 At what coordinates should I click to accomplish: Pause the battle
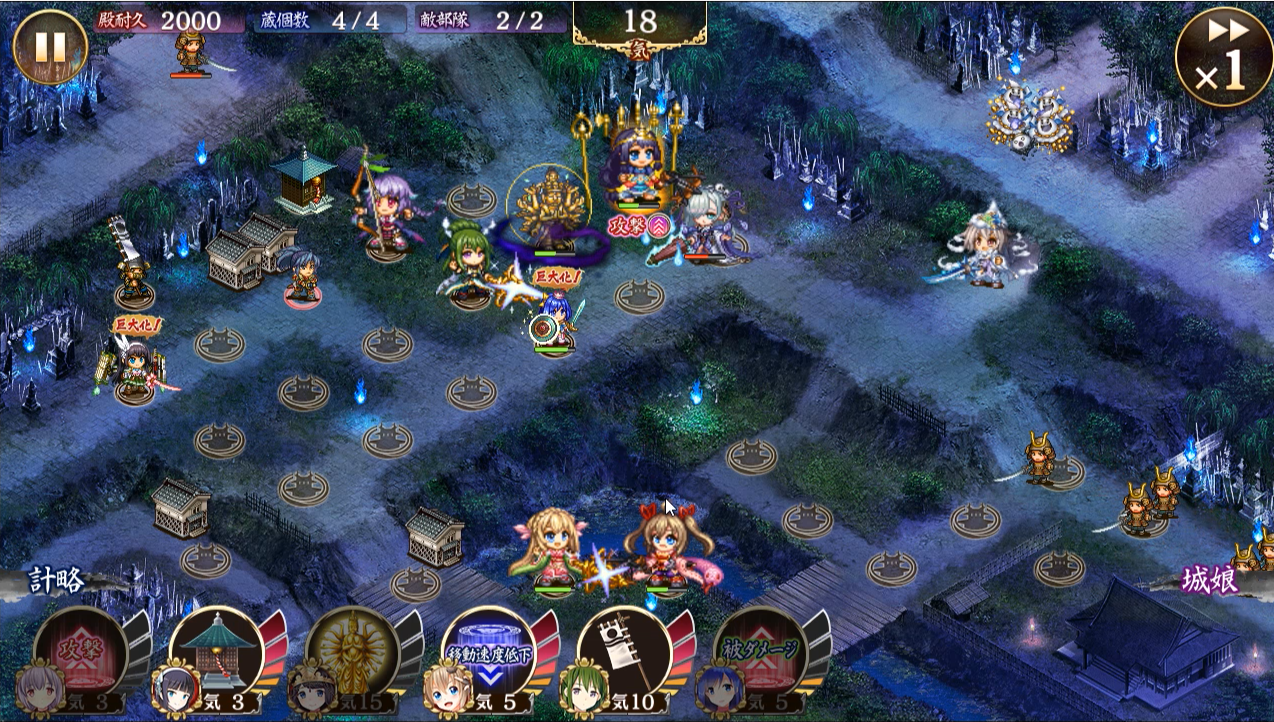click(50, 47)
